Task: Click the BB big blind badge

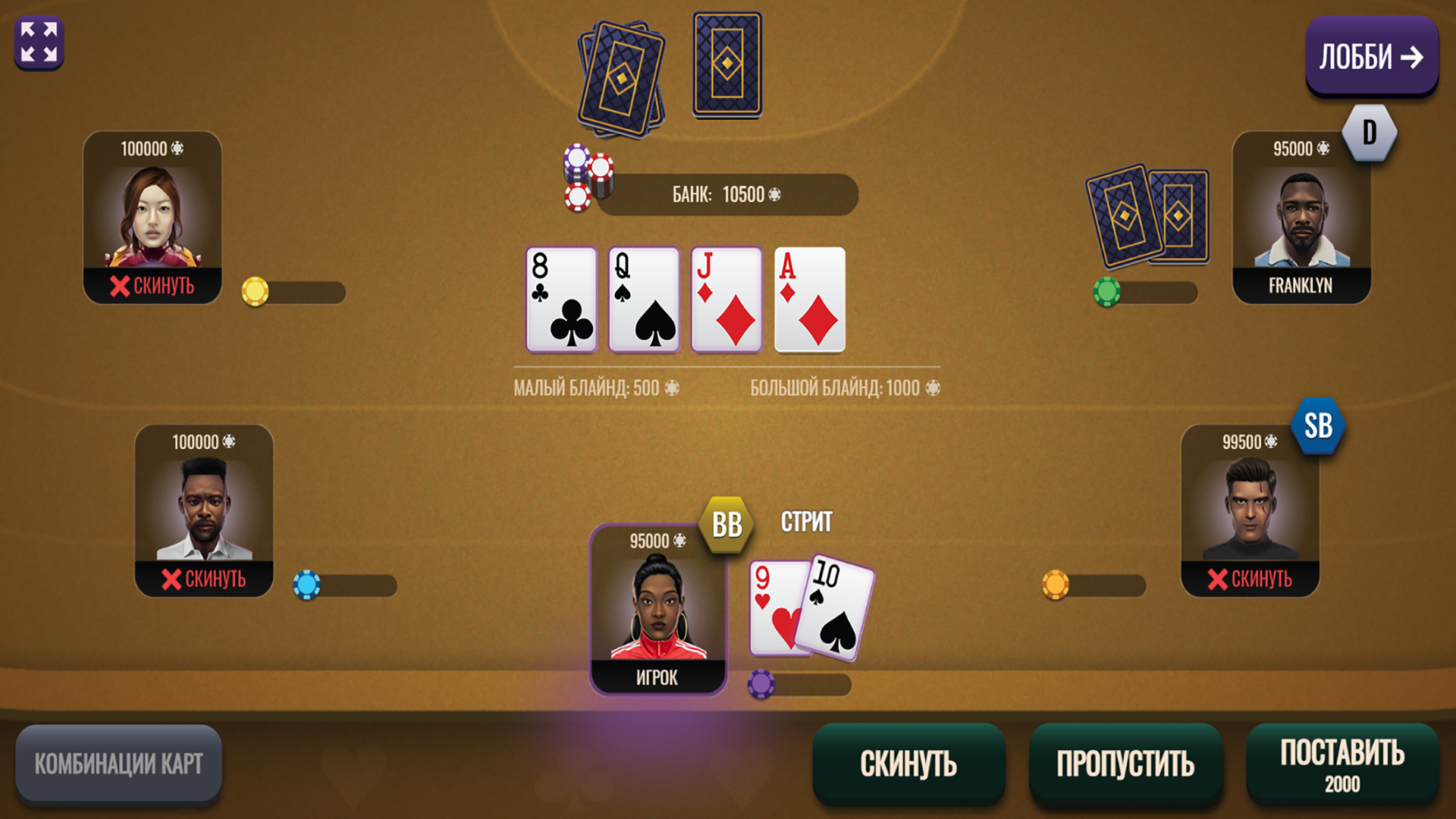Action: tap(727, 523)
